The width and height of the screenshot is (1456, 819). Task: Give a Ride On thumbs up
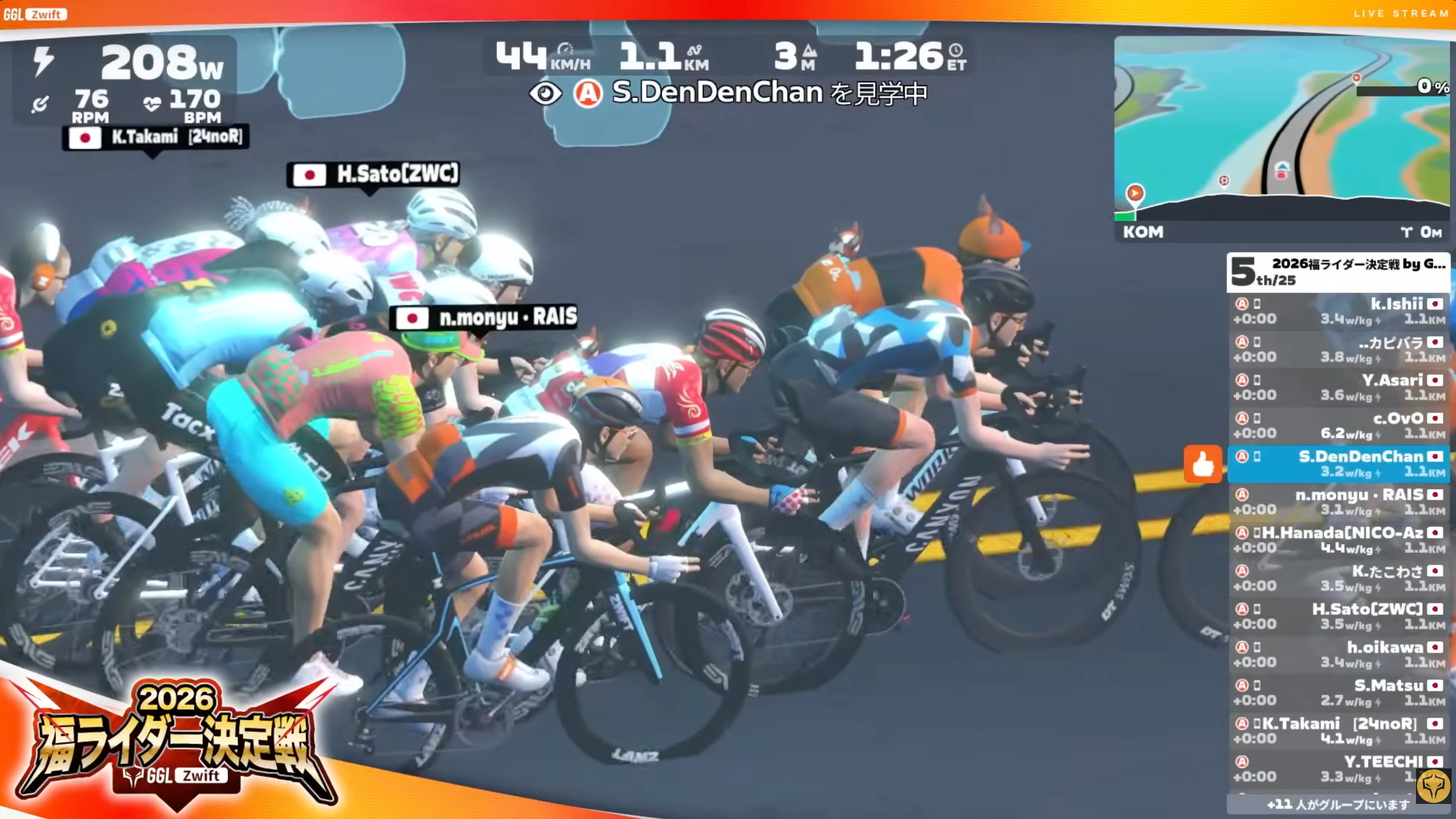[1203, 465]
